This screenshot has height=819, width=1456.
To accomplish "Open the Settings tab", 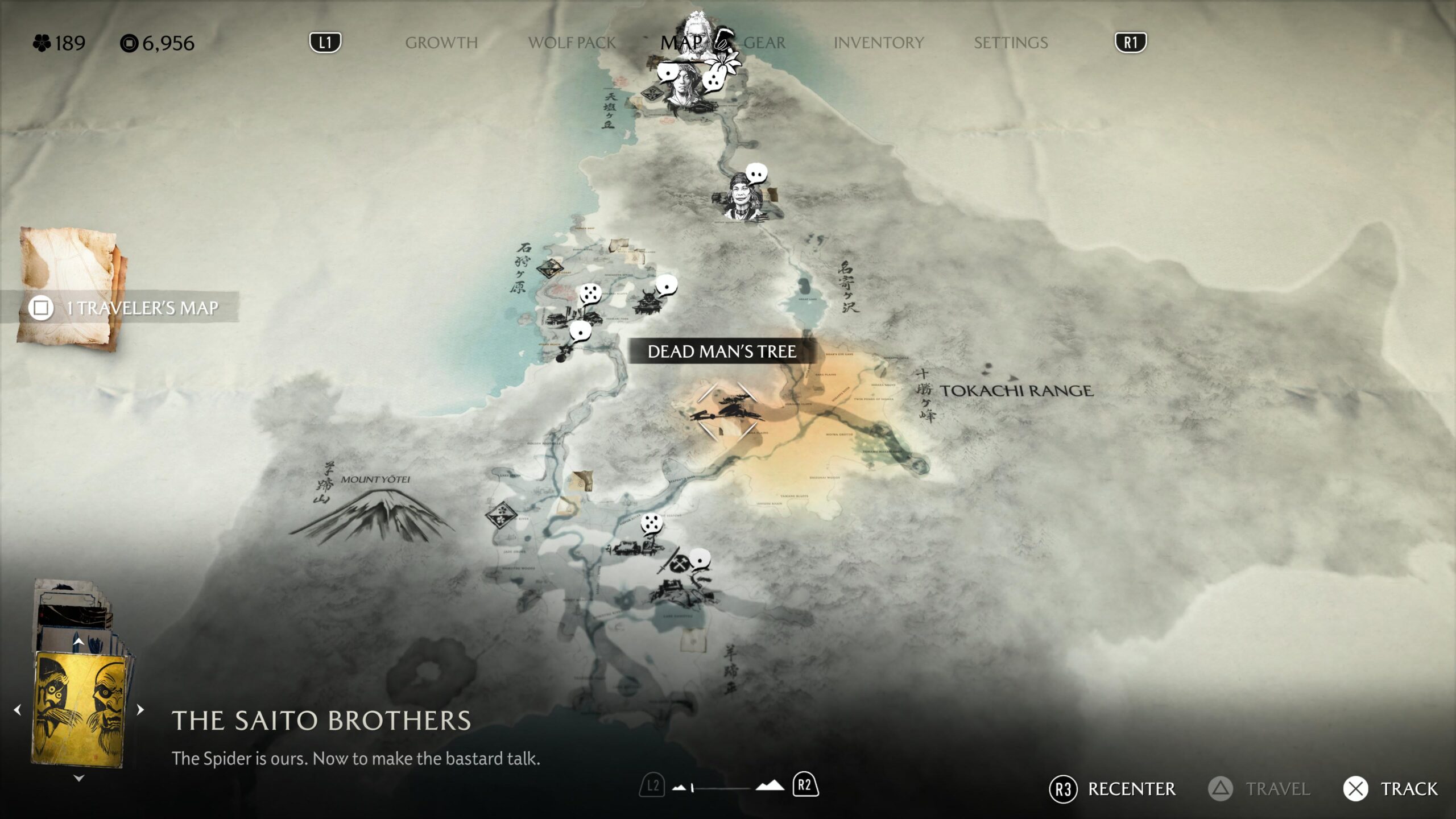I will click(1011, 43).
